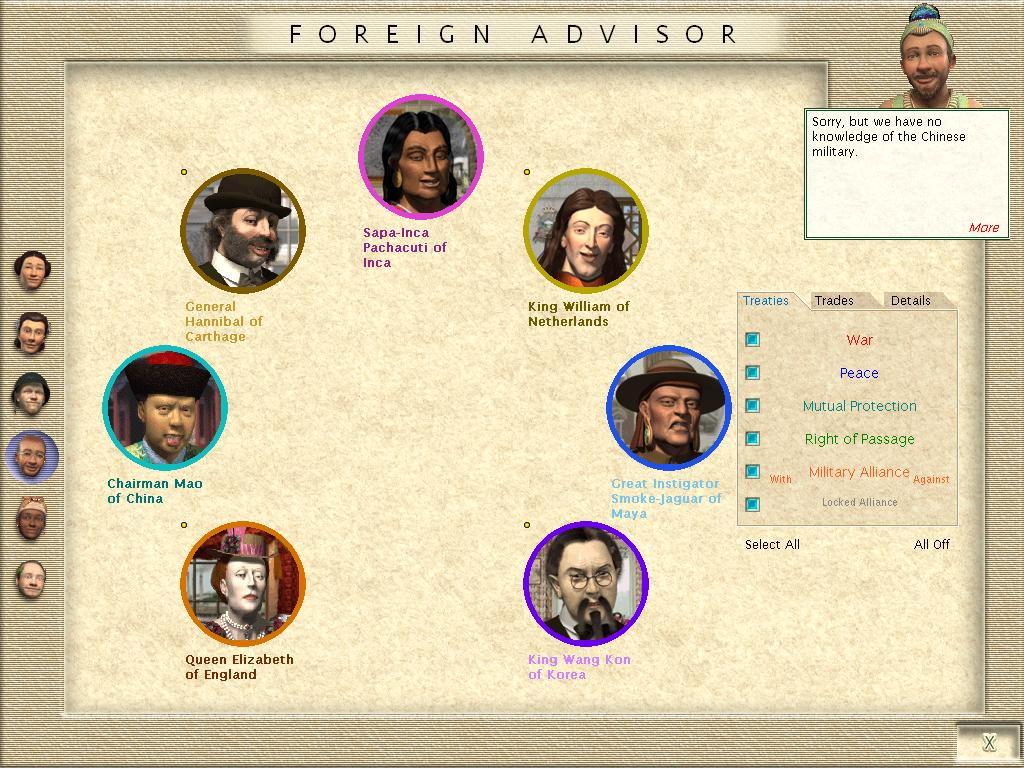Toggle the Military Alliance checkbox
The height and width of the screenshot is (768, 1024).
tap(752, 472)
